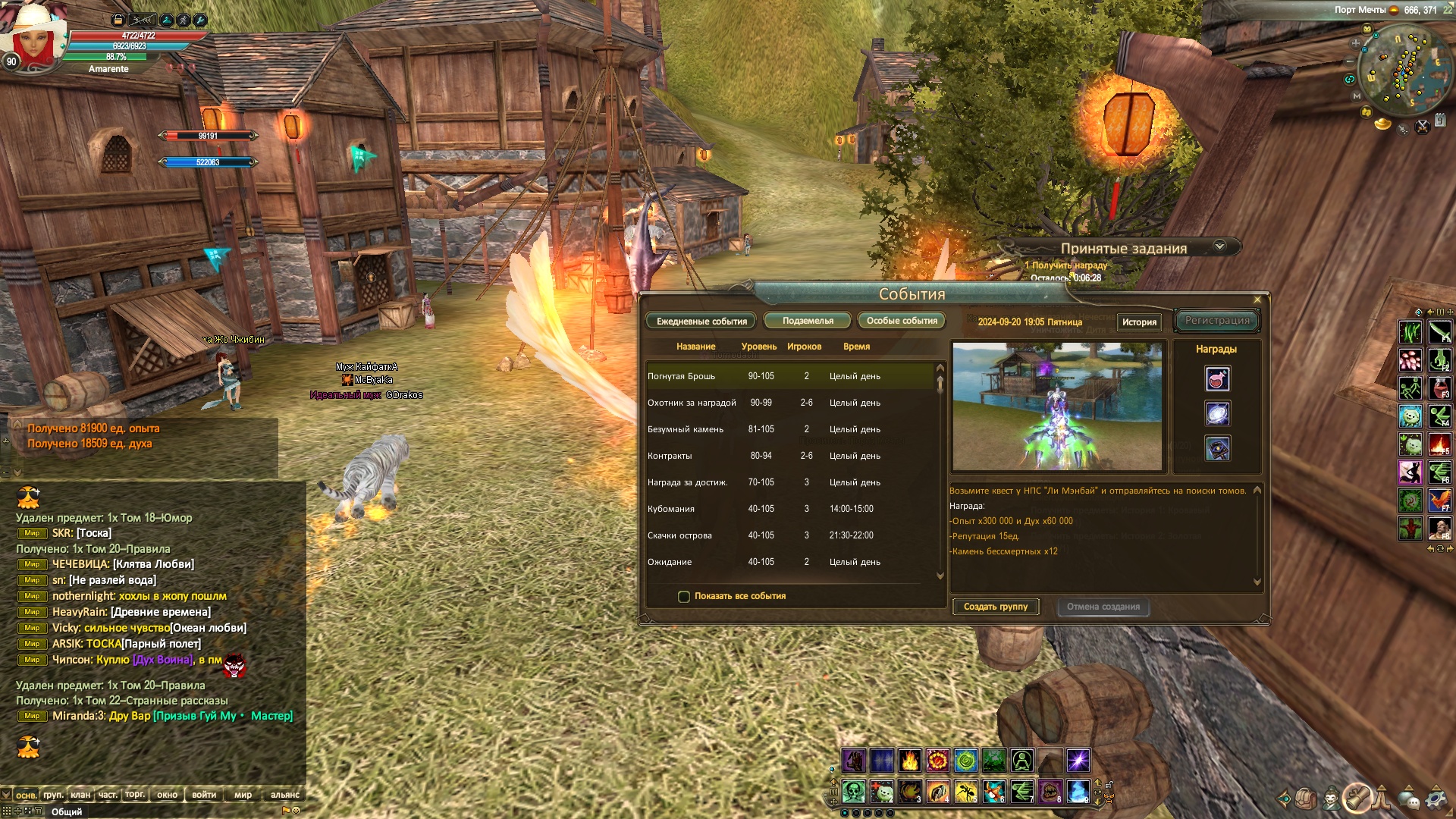The width and height of the screenshot is (1456, 819).
Task: Click the Создать группу button
Action: tap(996, 607)
